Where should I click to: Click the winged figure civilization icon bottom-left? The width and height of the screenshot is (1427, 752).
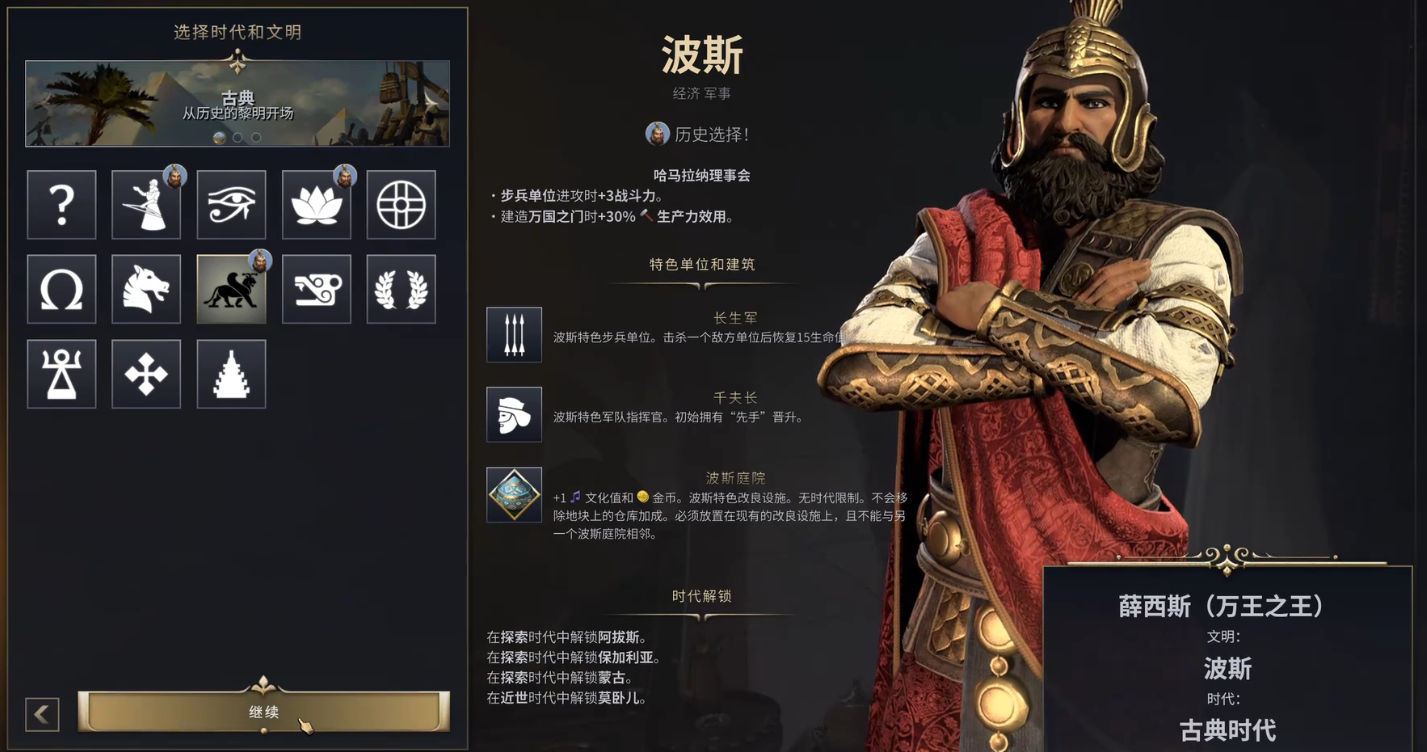(61, 372)
